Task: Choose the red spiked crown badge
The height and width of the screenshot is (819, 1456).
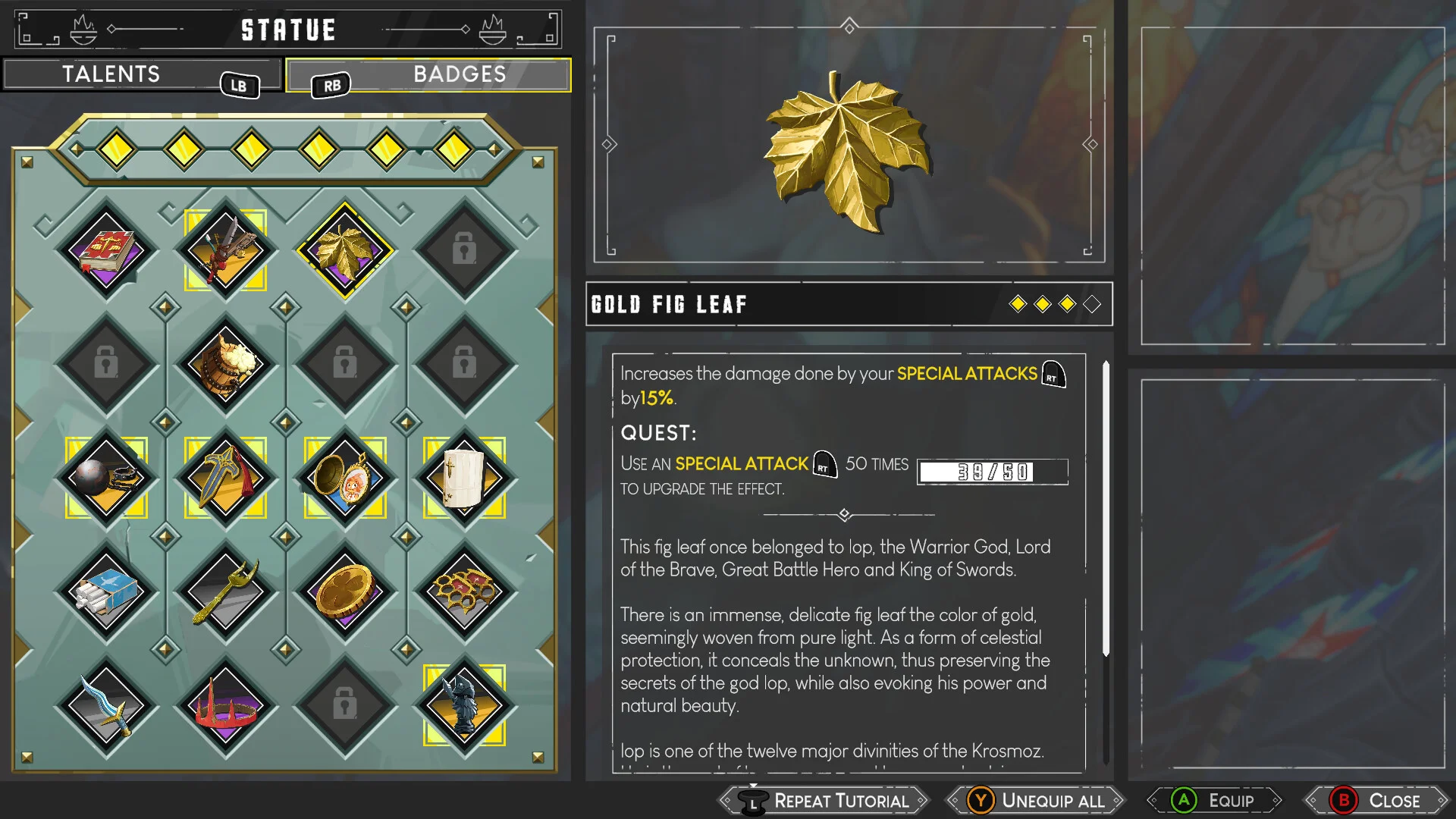Action: [x=225, y=707]
